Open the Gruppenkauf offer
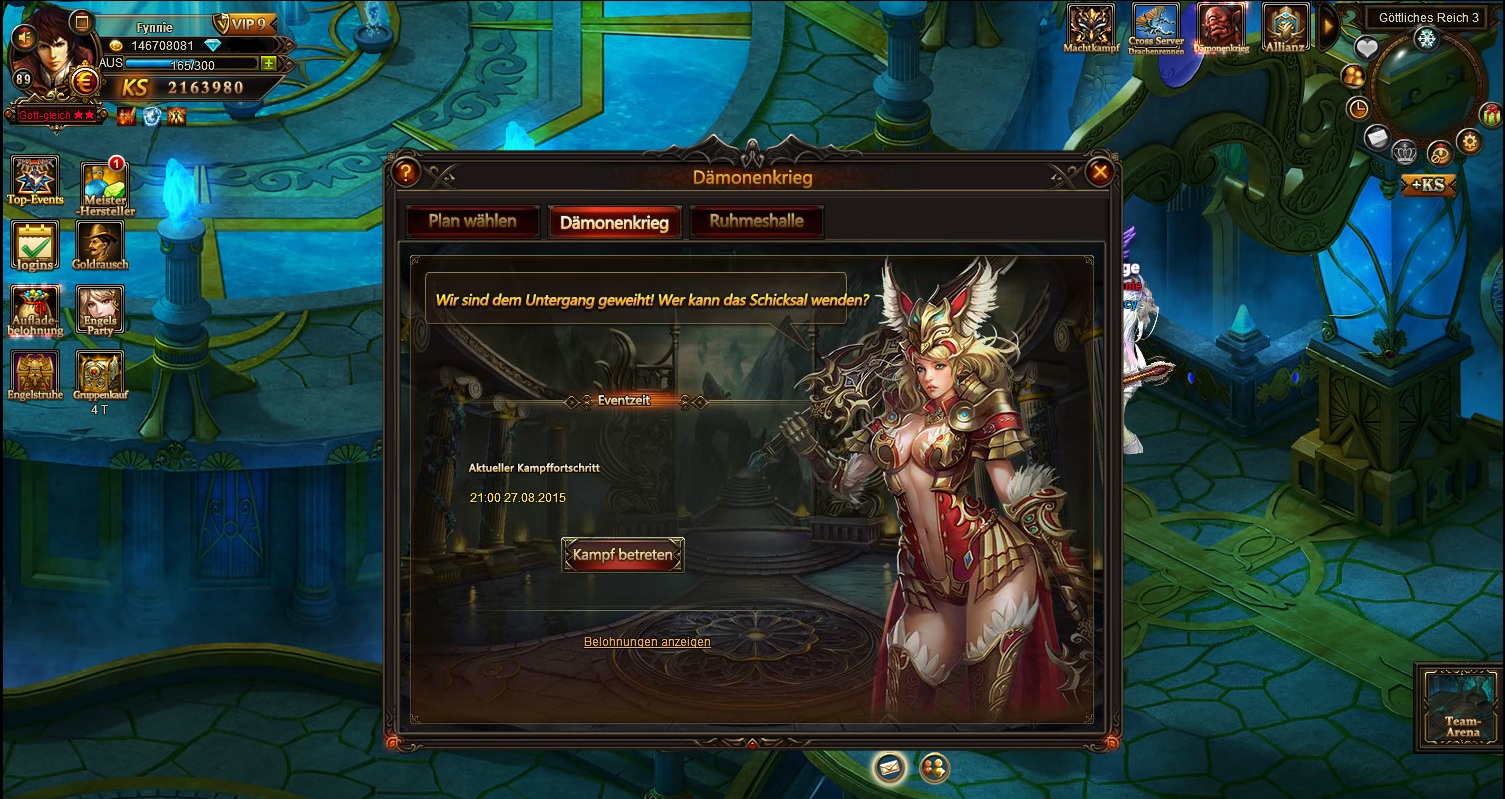The image size is (1505, 799). click(100, 374)
